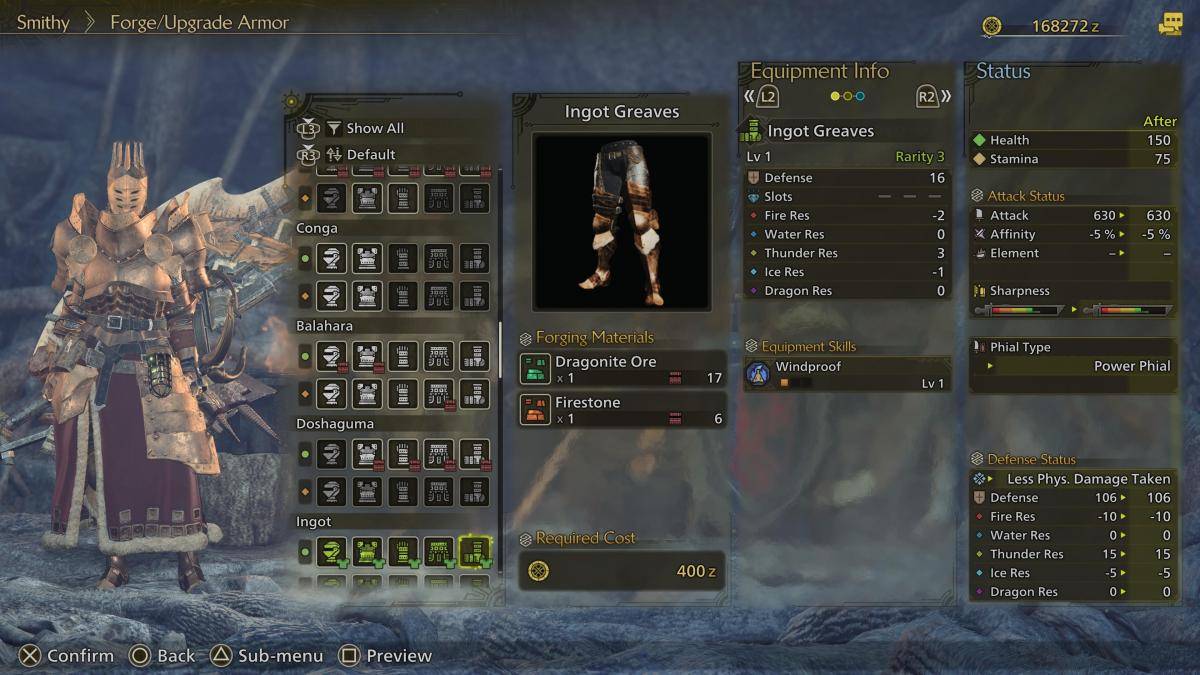Choose the green Ingot helm slot
The width and height of the screenshot is (1200, 675).
point(332,550)
